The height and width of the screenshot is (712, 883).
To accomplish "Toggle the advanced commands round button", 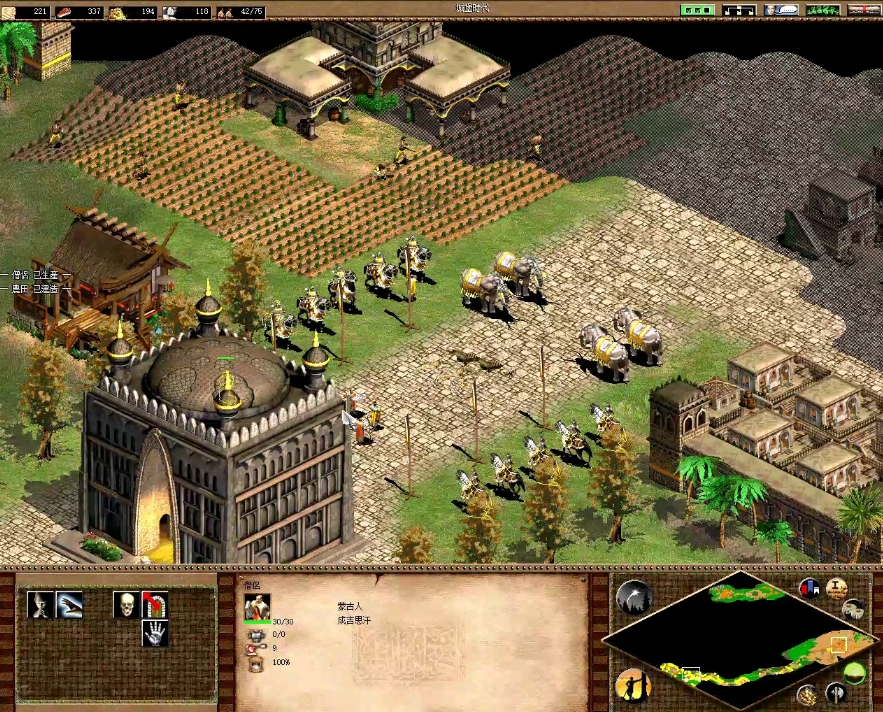I will (x=837, y=588).
